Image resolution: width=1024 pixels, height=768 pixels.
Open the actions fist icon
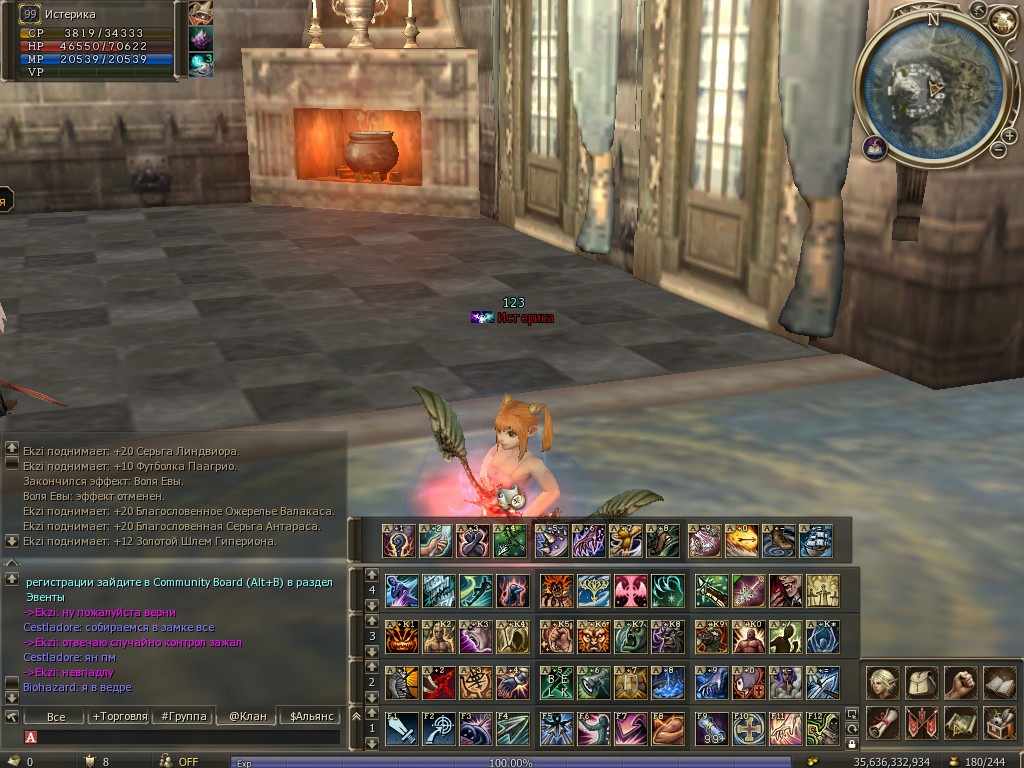960,683
